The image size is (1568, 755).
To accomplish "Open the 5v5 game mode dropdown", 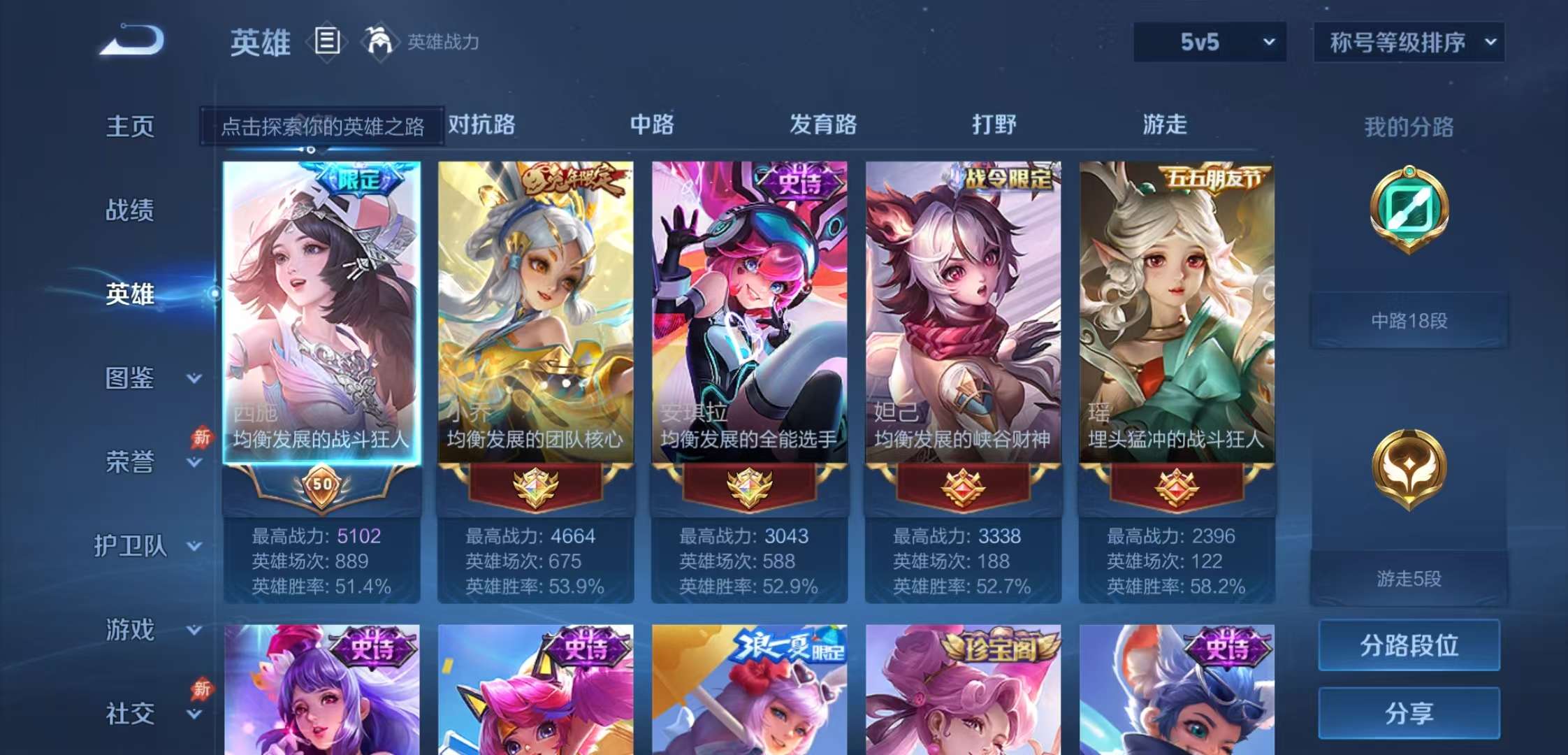I will (x=1208, y=43).
